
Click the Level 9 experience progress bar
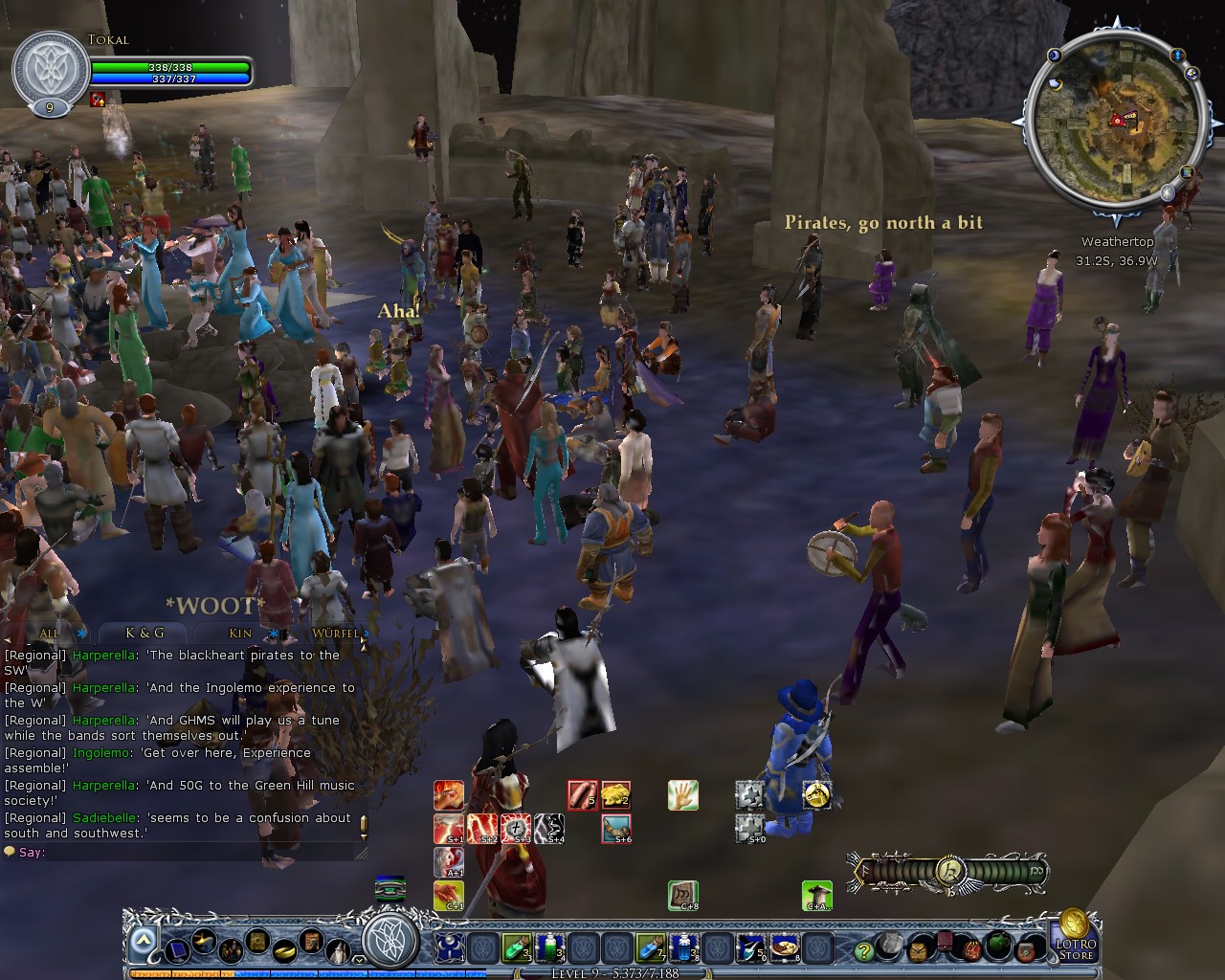[612, 971]
